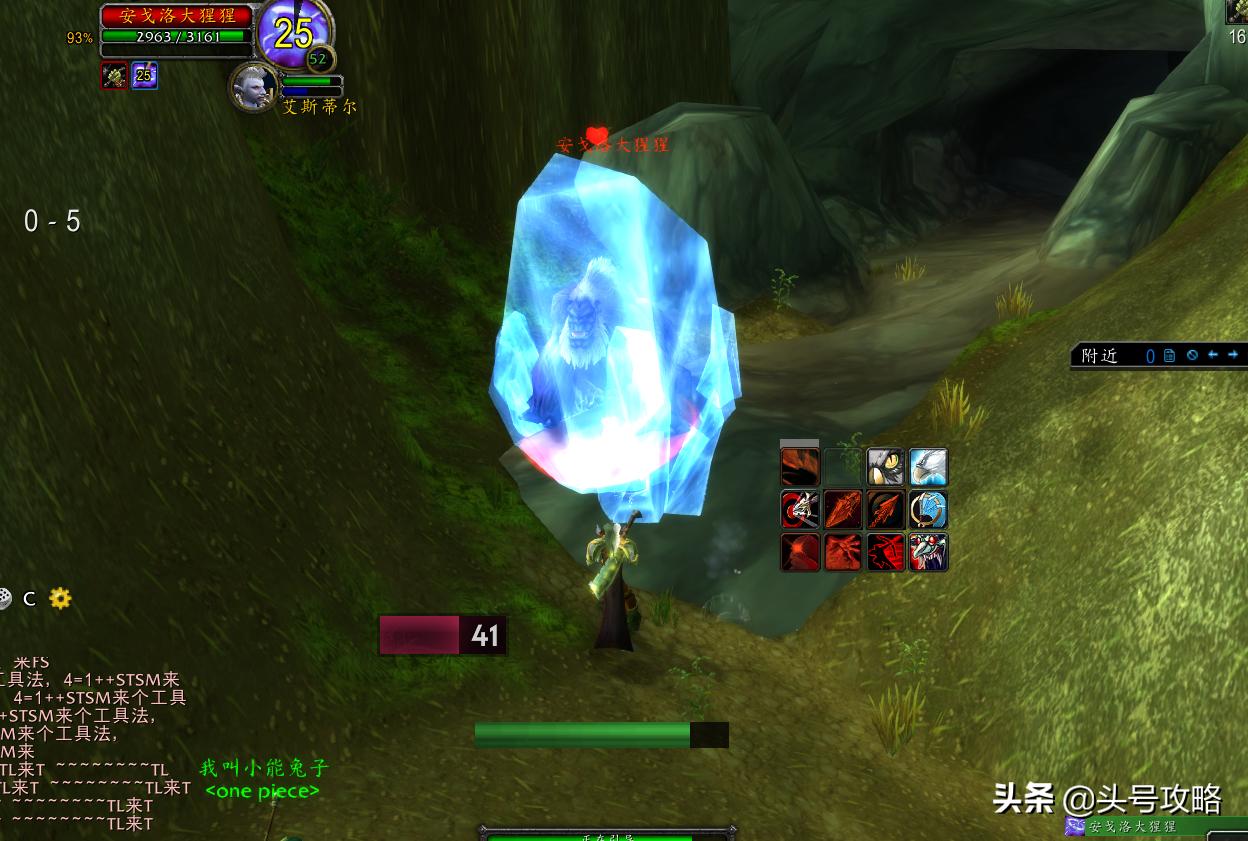
Task: Click the blue document icon in 附近 panel
Action: 1169,355
